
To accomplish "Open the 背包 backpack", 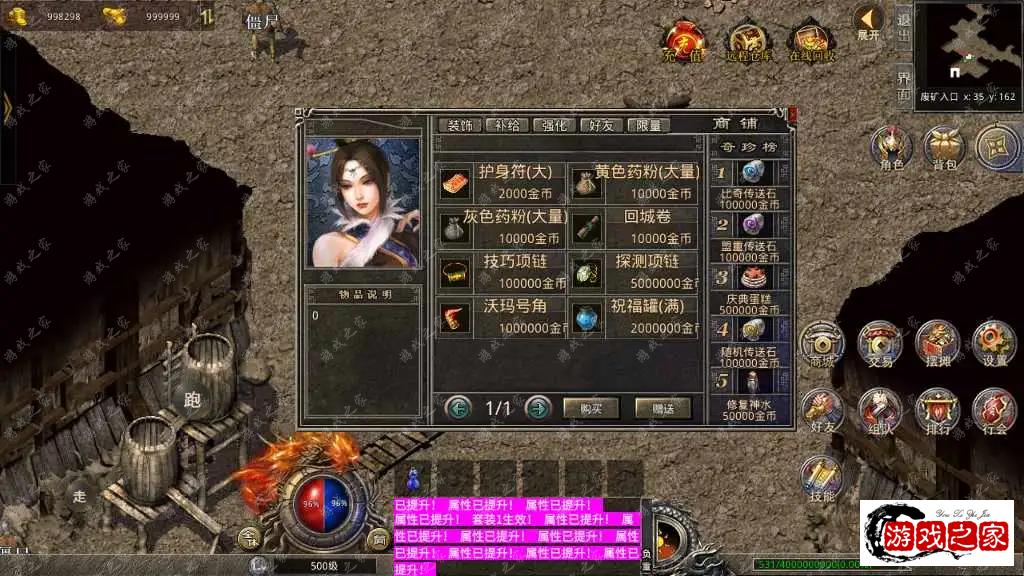I will pyautogui.click(x=942, y=147).
